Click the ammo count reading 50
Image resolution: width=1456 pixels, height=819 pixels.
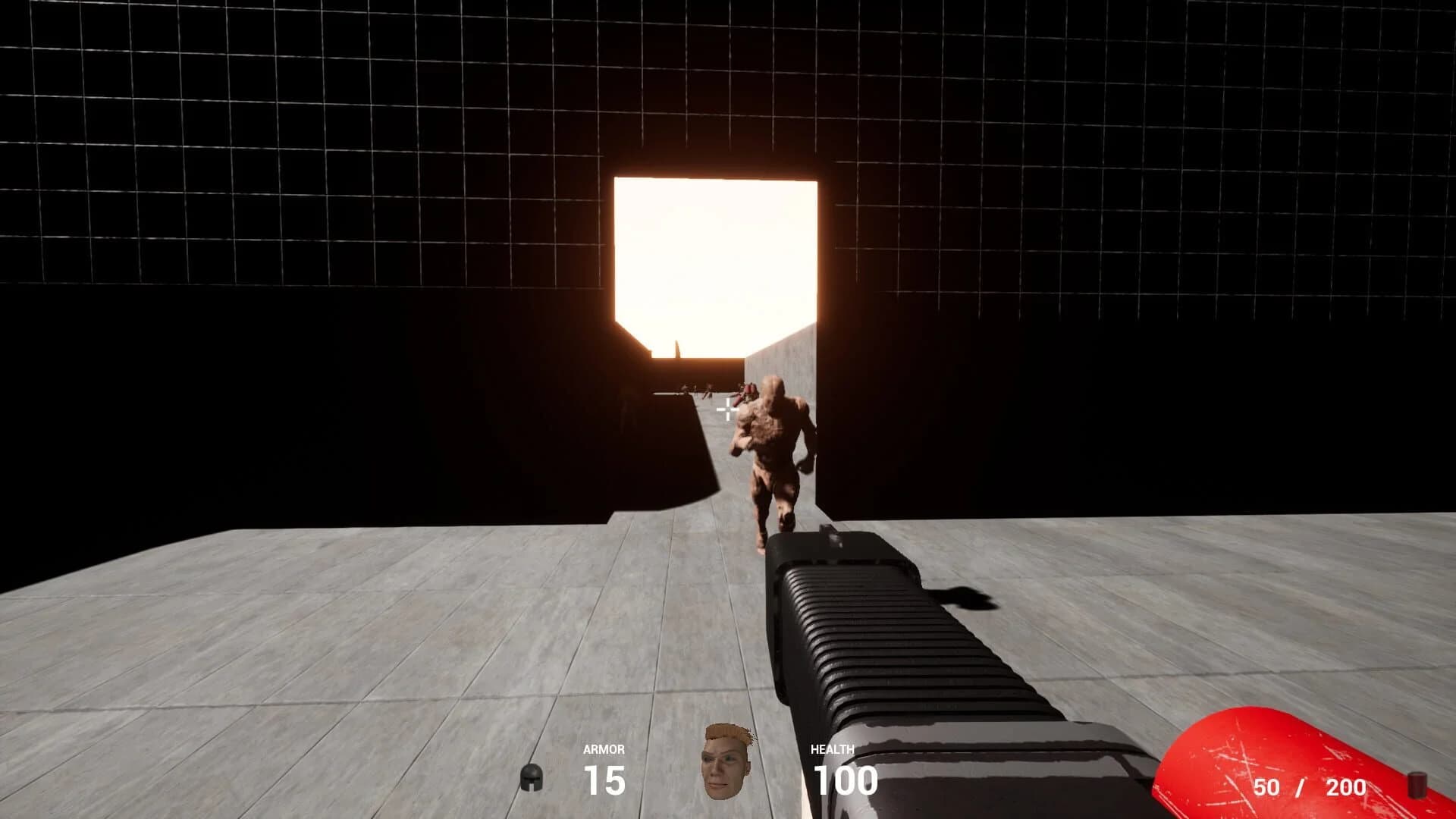point(1265,789)
